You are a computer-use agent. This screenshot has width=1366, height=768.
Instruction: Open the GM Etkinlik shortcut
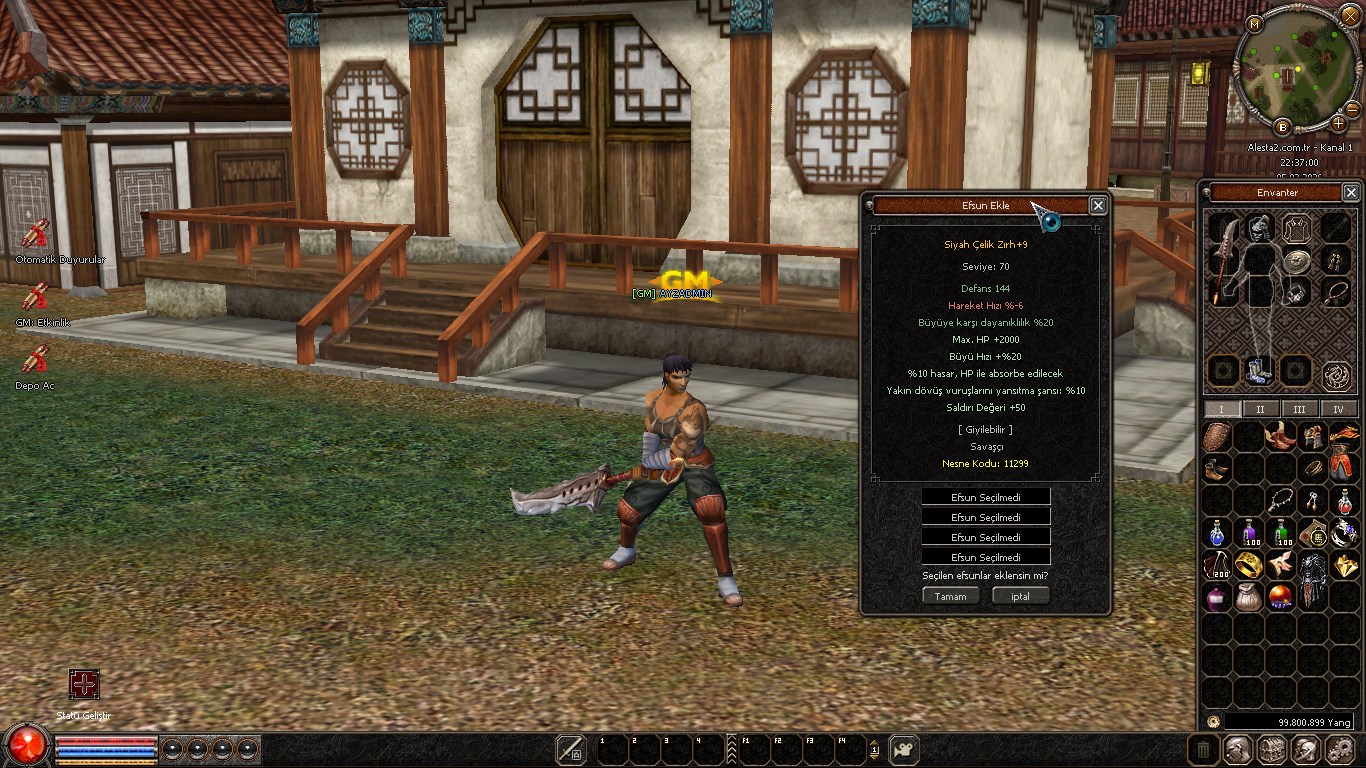click(36, 297)
